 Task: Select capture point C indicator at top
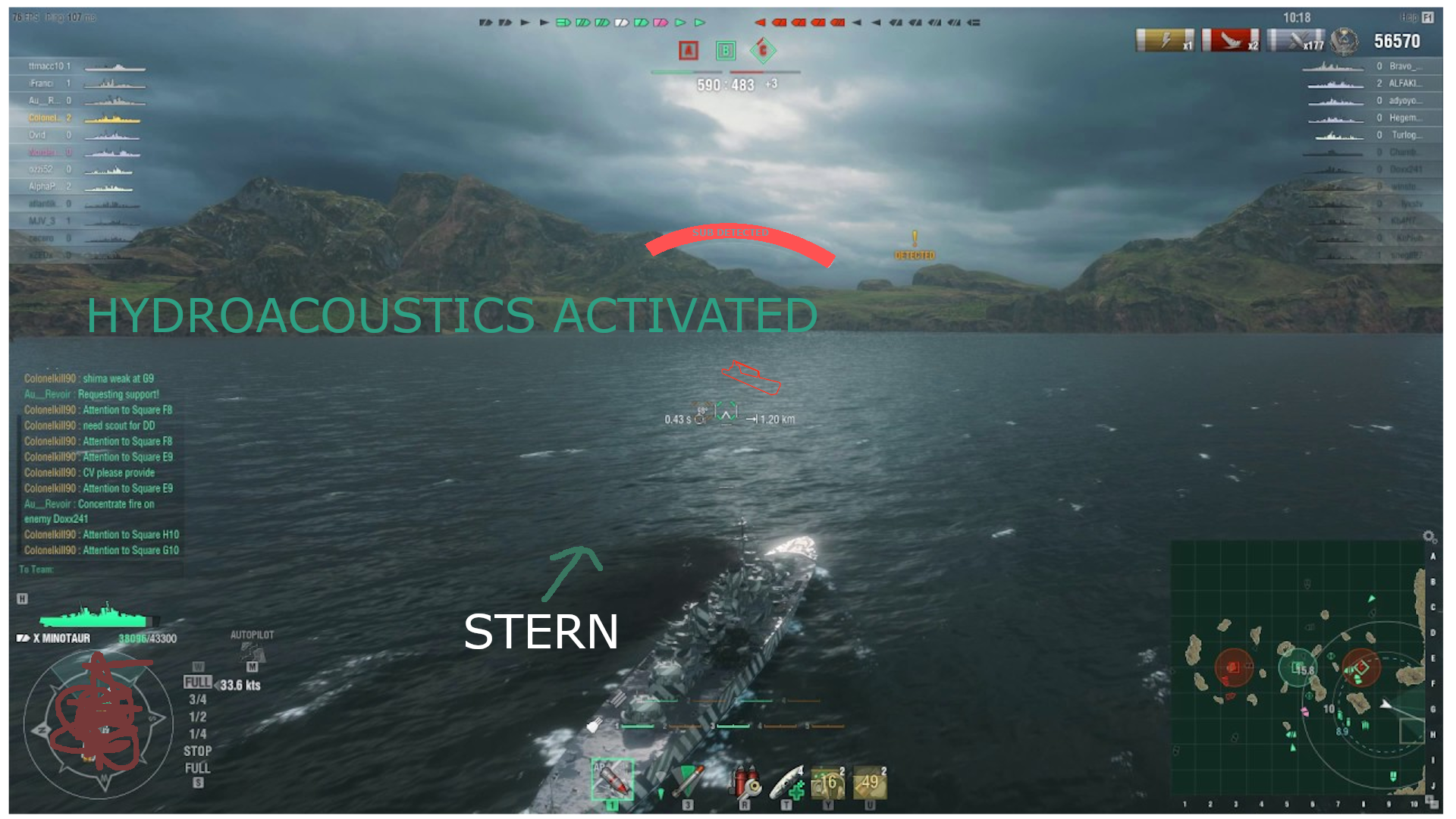click(x=763, y=51)
